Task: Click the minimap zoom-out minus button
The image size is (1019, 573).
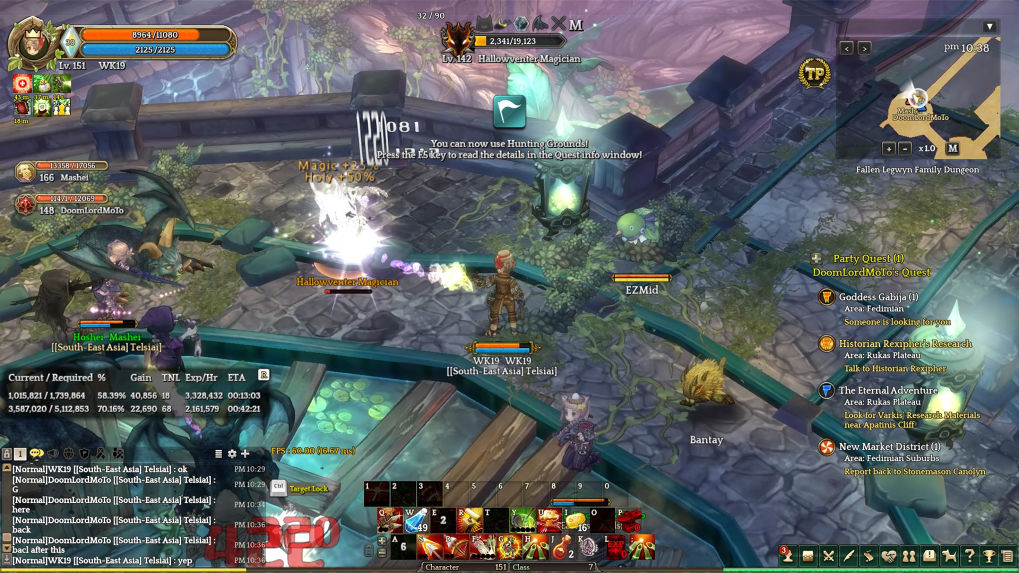Action: coord(905,148)
